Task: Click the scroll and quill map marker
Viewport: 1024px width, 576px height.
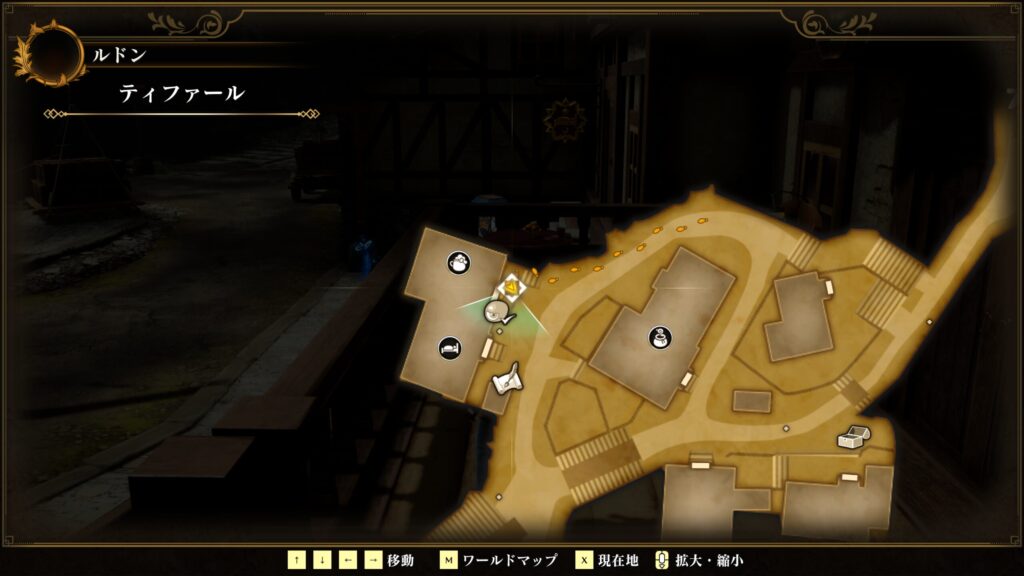Action: click(508, 378)
